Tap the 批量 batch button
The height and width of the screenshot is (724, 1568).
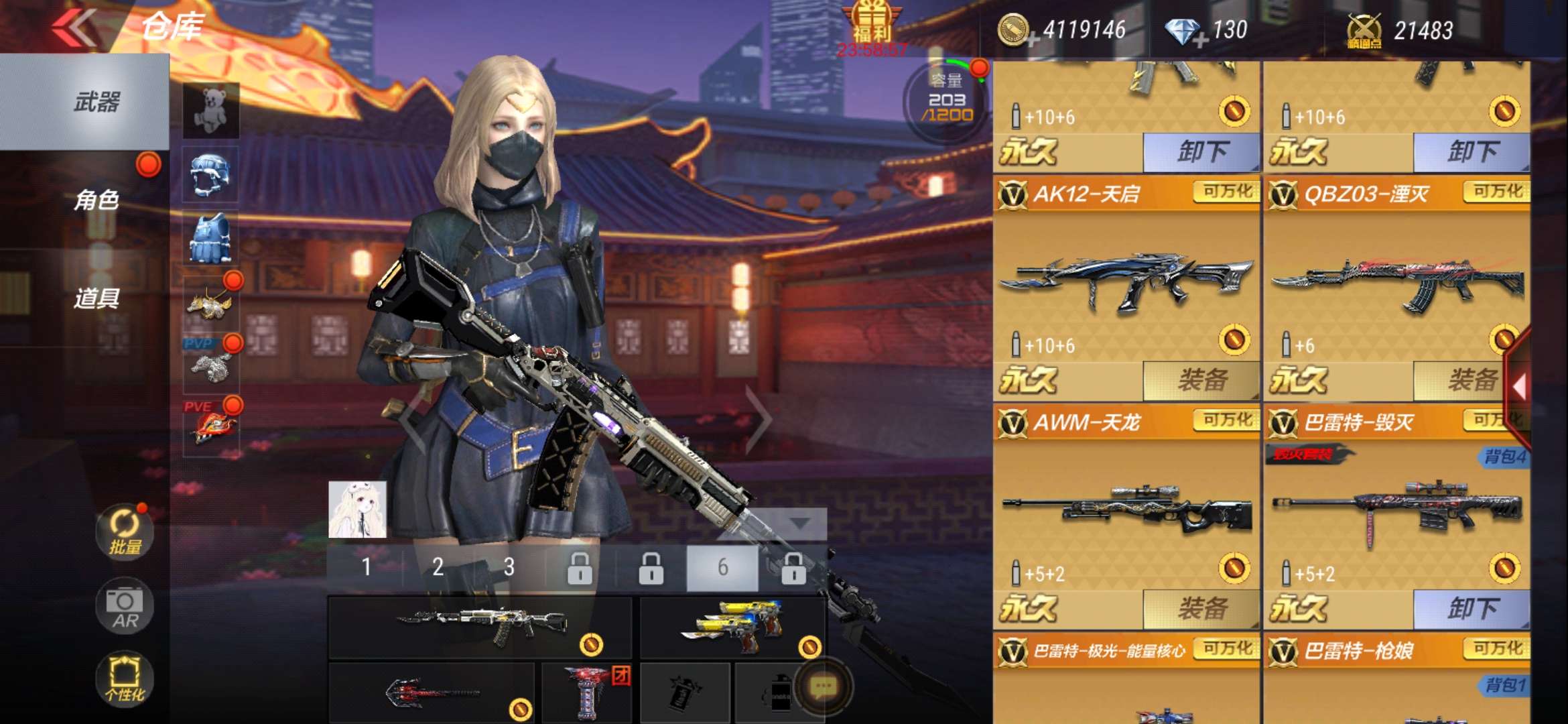pos(125,532)
